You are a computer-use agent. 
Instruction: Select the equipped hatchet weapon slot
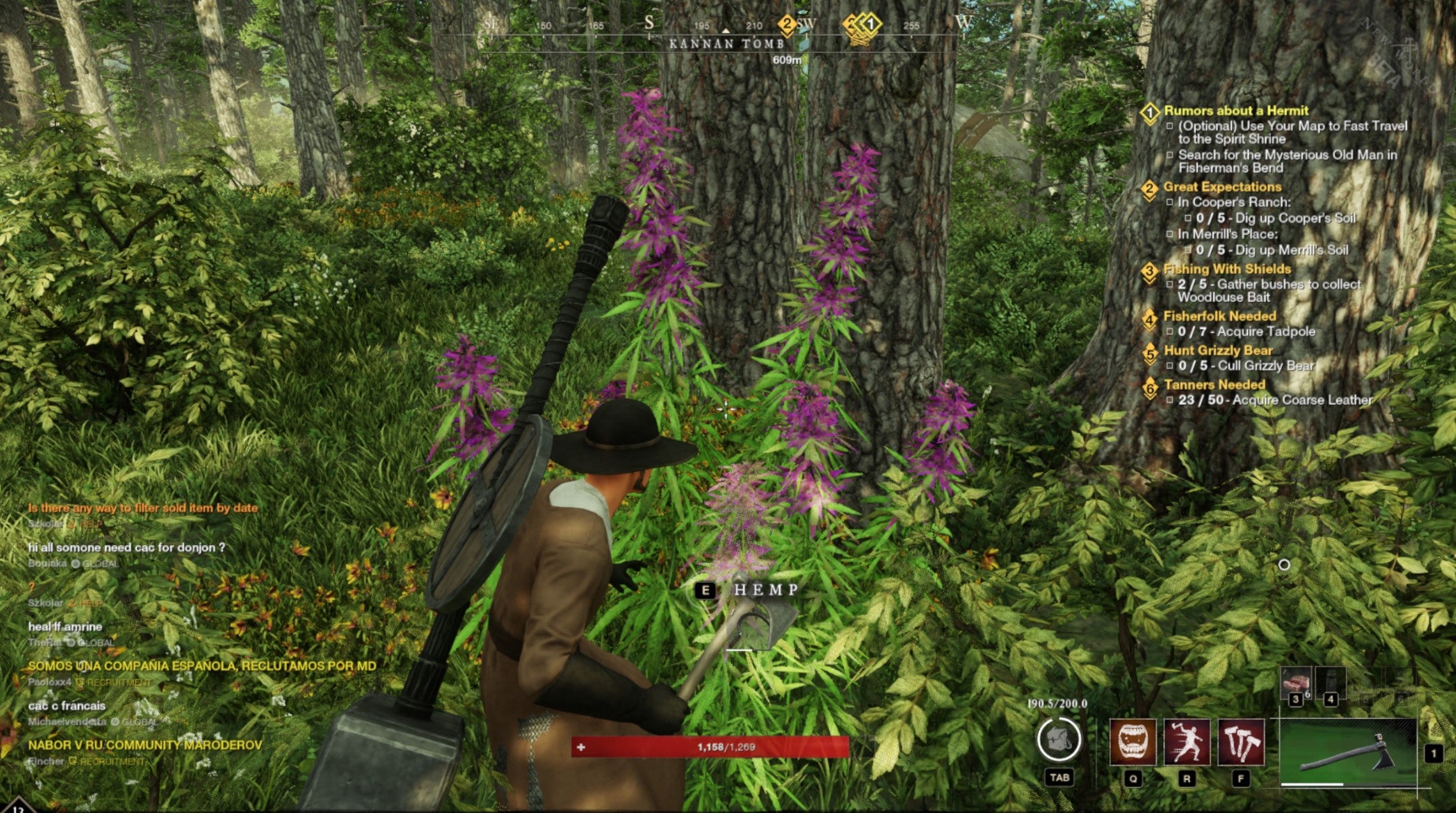[1347, 753]
